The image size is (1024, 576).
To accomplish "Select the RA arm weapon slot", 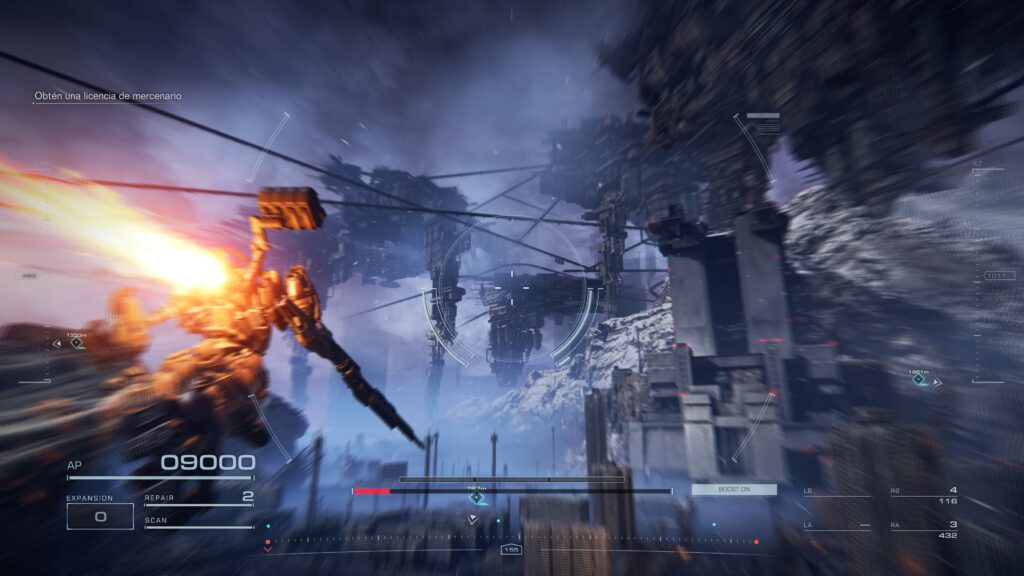I will click(924, 529).
